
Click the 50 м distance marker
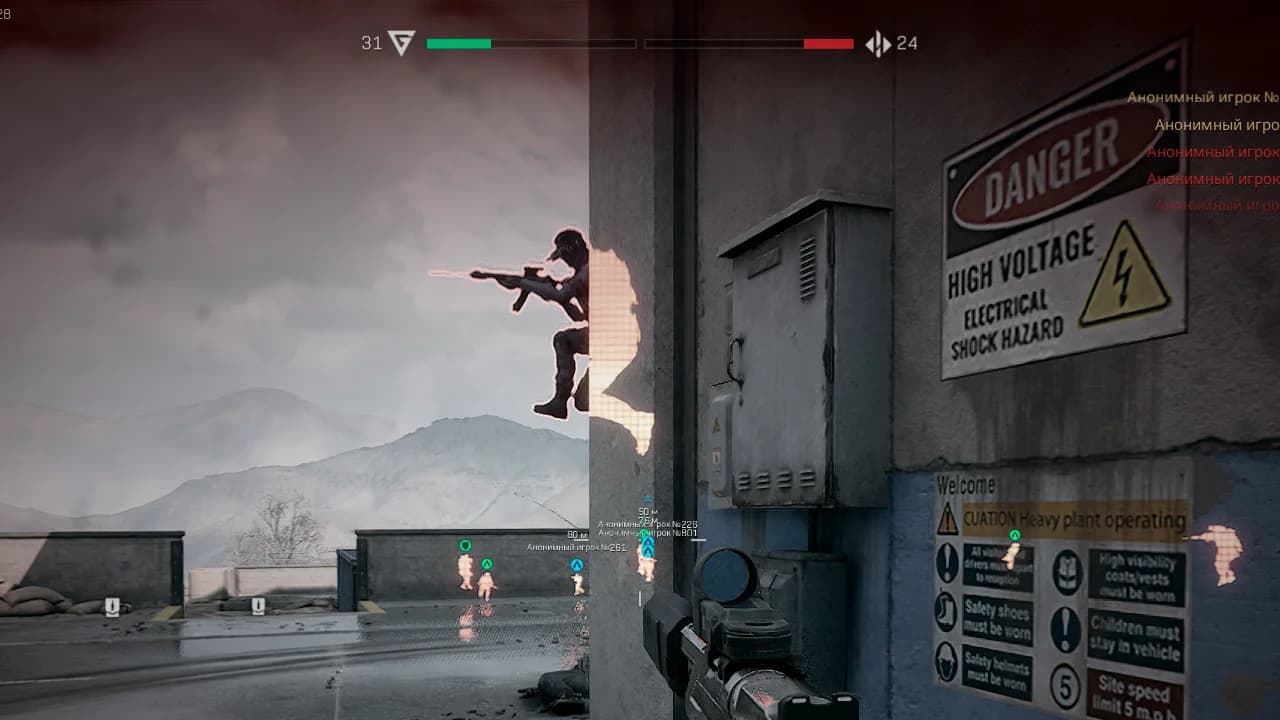[648, 511]
